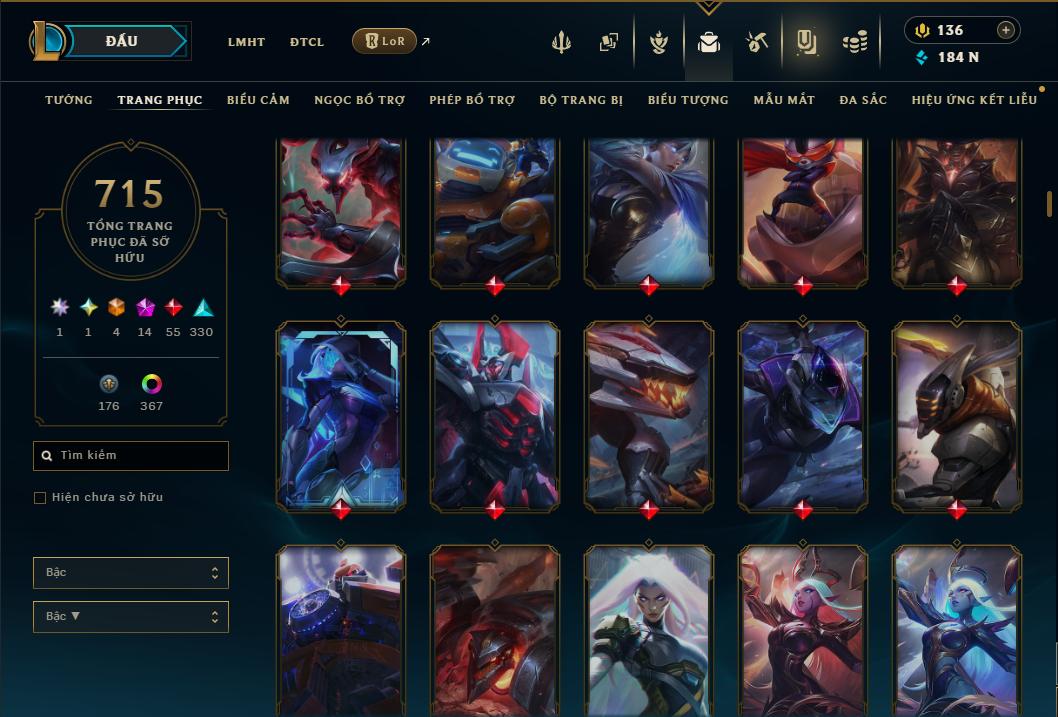The image size is (1058, 717).
Task: Switch to the MẪU MẮT tab
Action: [784, 100]
